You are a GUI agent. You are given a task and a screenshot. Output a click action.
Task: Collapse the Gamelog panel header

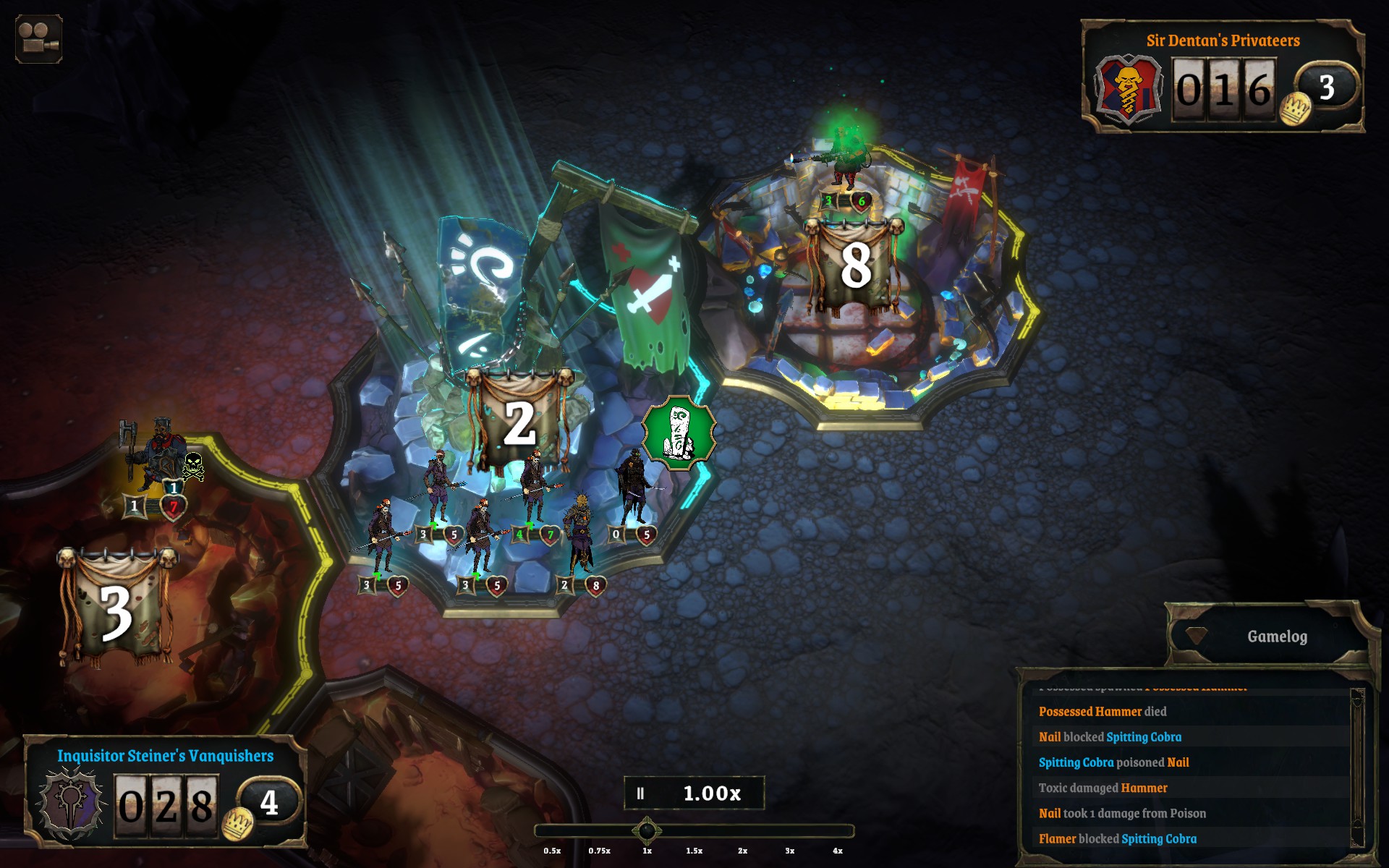coord(1276,637)
